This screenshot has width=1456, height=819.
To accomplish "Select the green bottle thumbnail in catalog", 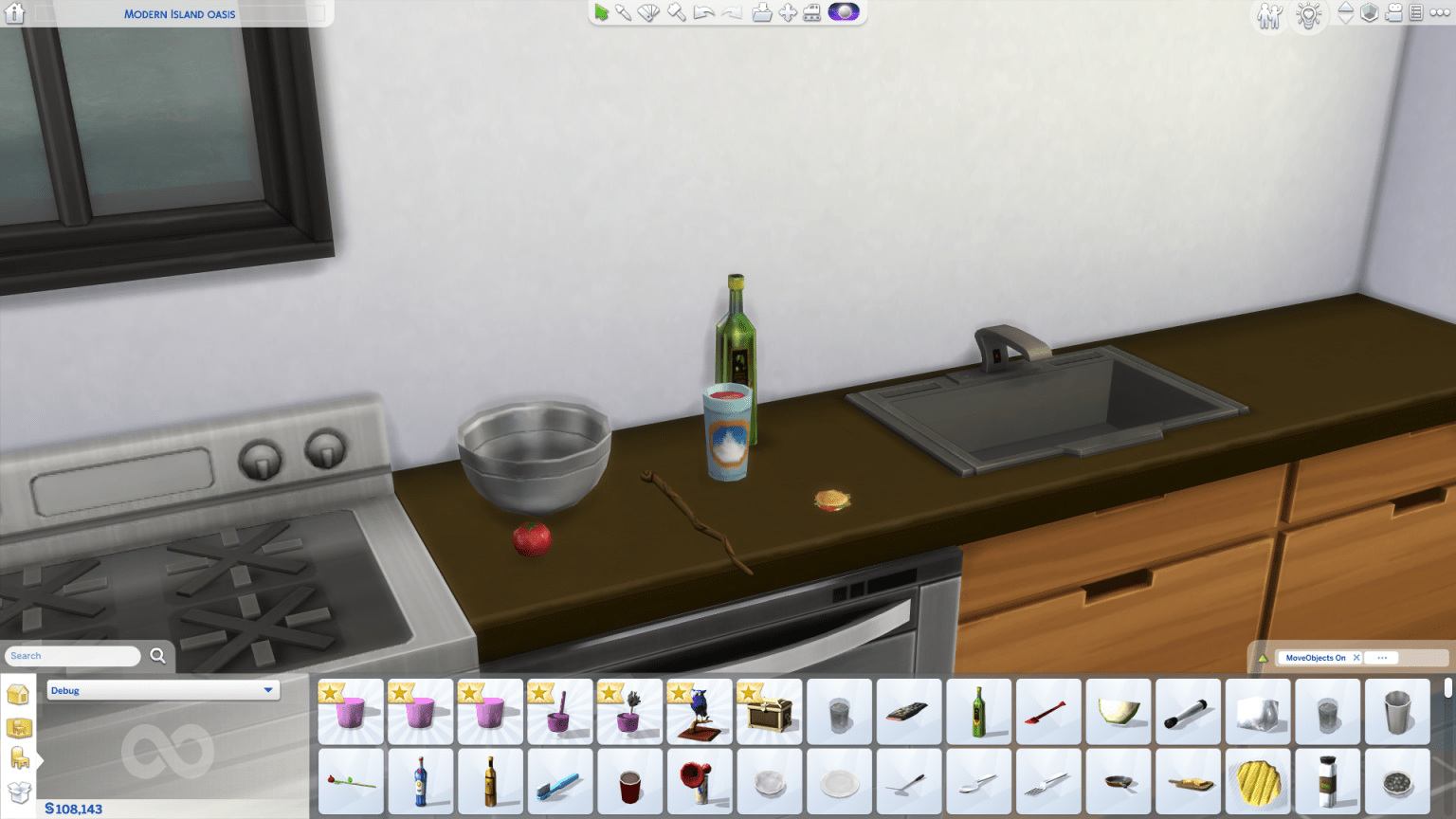I will (x=979, y=711).
